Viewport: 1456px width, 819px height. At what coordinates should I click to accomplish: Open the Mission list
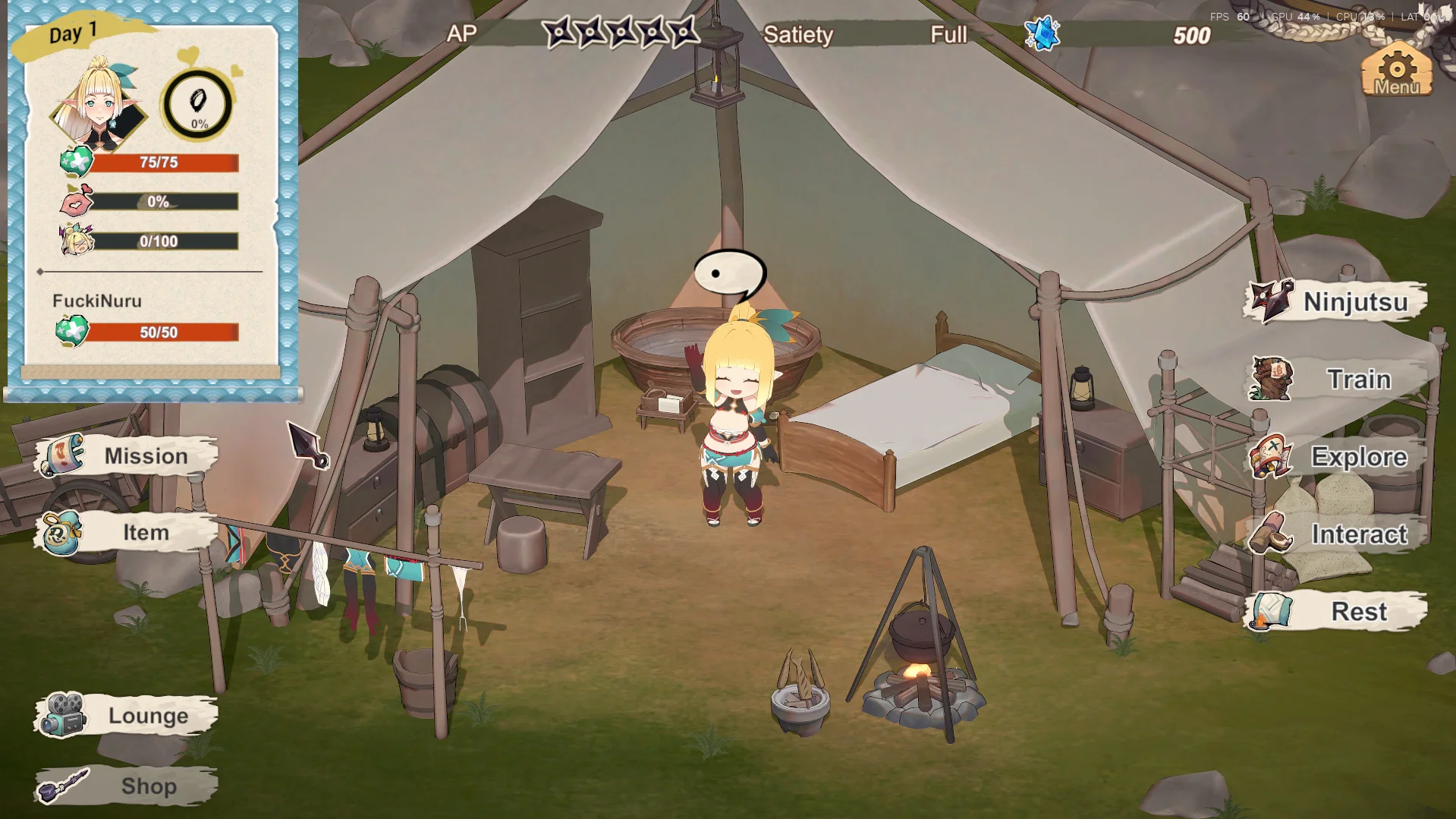coord(127,456)
